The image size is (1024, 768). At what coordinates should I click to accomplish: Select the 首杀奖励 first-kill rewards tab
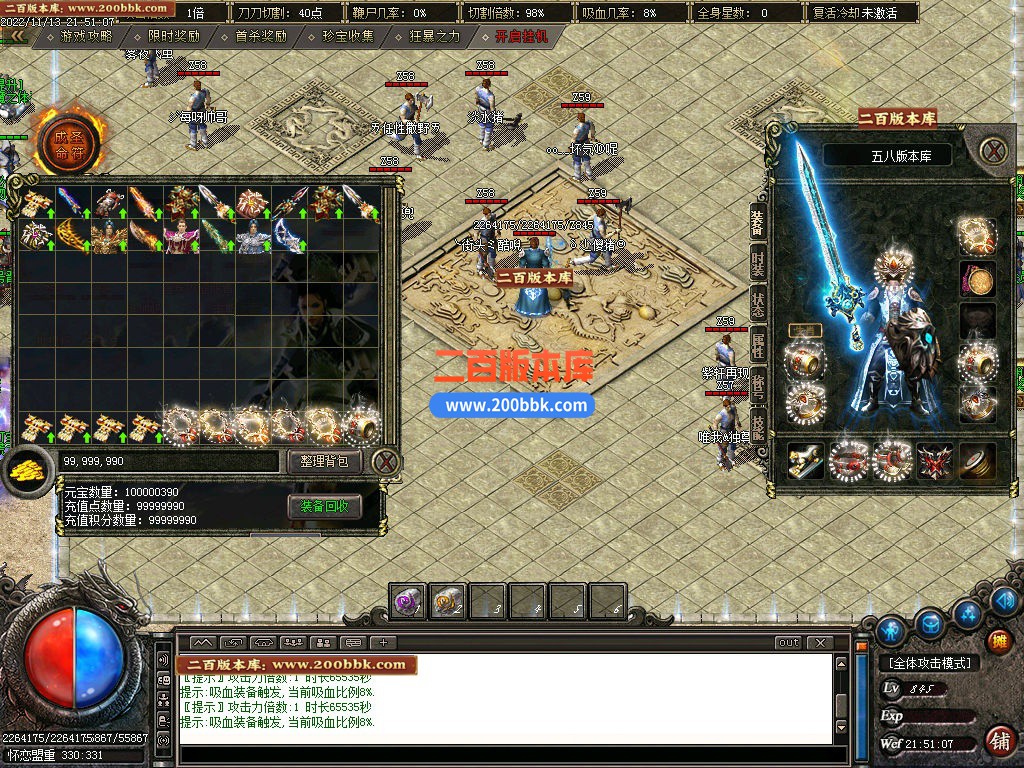pos(260,36)
